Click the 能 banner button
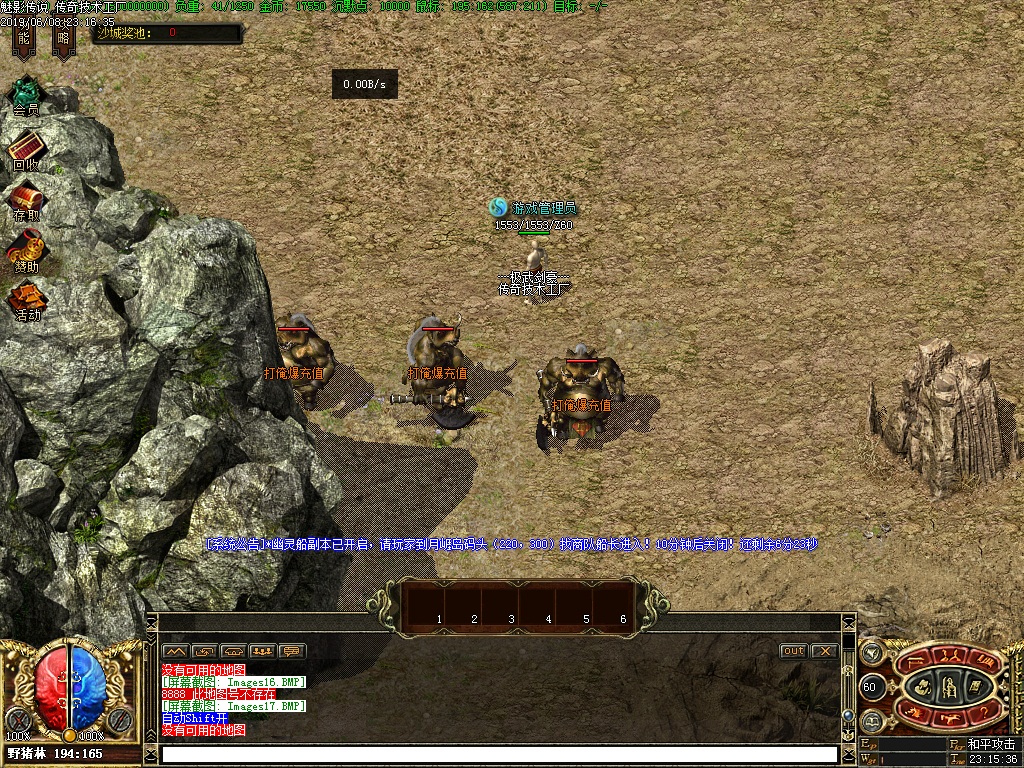 click(x=24, y=40)
